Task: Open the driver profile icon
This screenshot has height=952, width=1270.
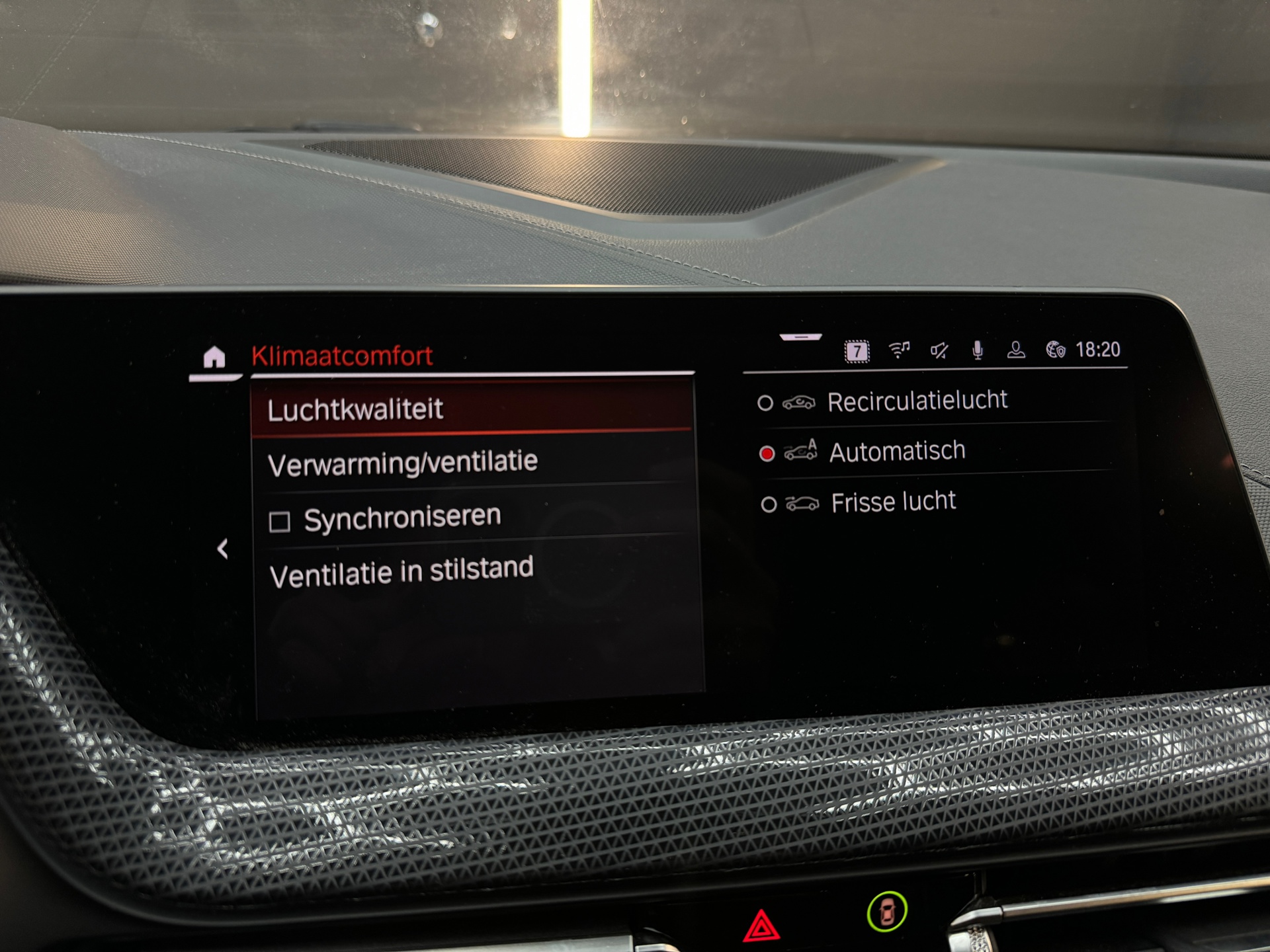Action: 1016,350
